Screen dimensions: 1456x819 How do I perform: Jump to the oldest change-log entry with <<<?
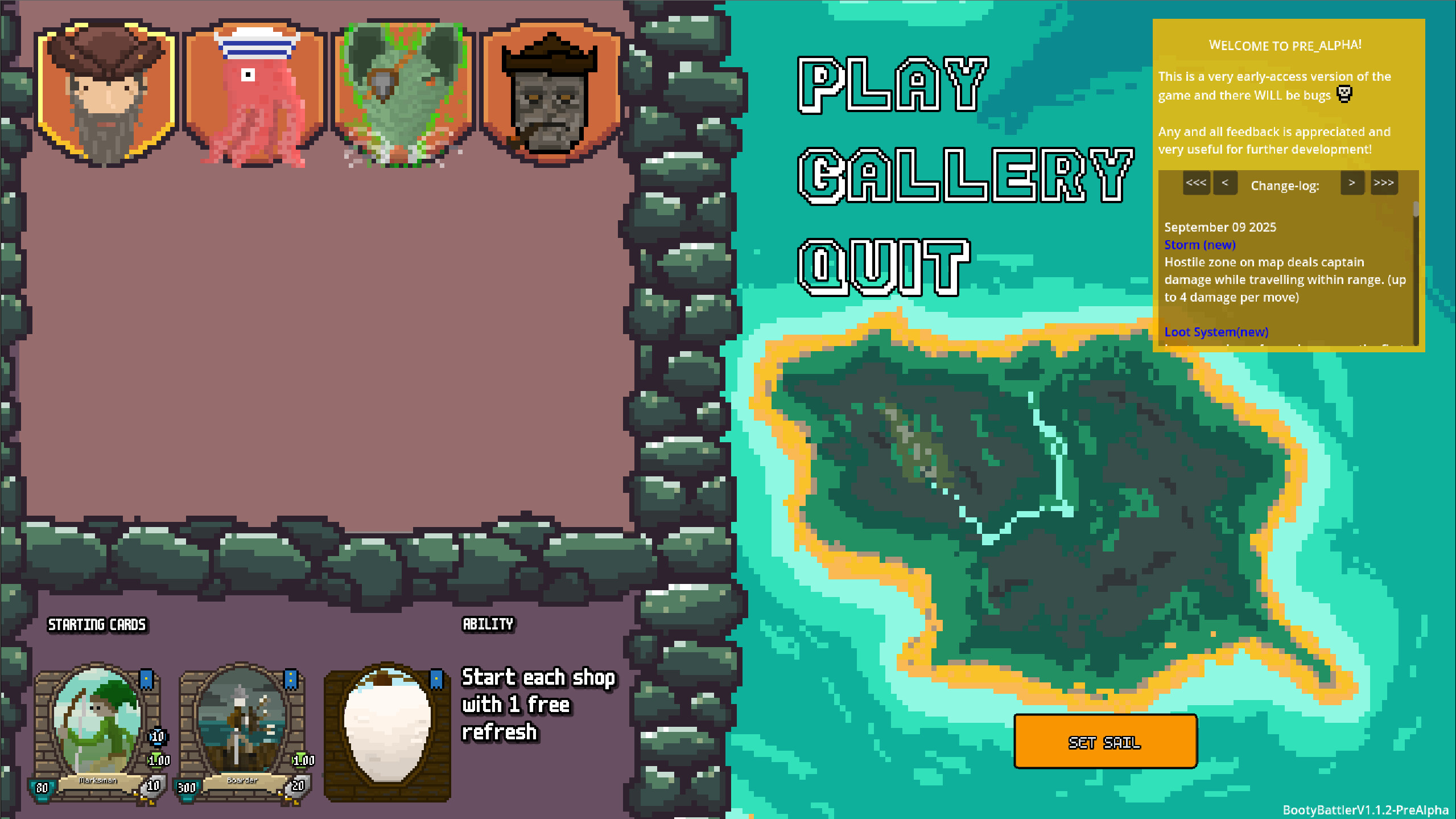click(x=1197, y=183)
